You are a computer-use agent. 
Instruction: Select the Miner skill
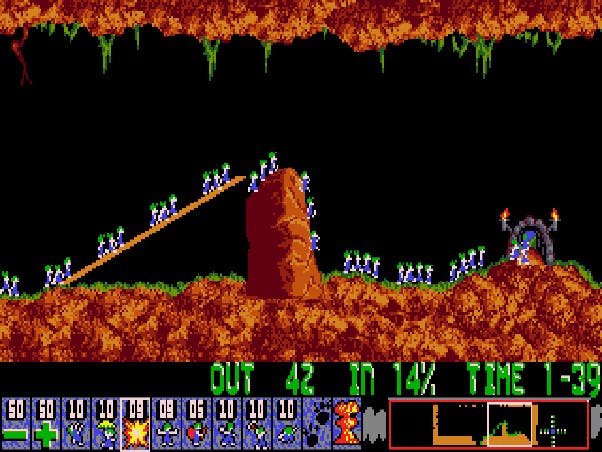coord(256,423)
